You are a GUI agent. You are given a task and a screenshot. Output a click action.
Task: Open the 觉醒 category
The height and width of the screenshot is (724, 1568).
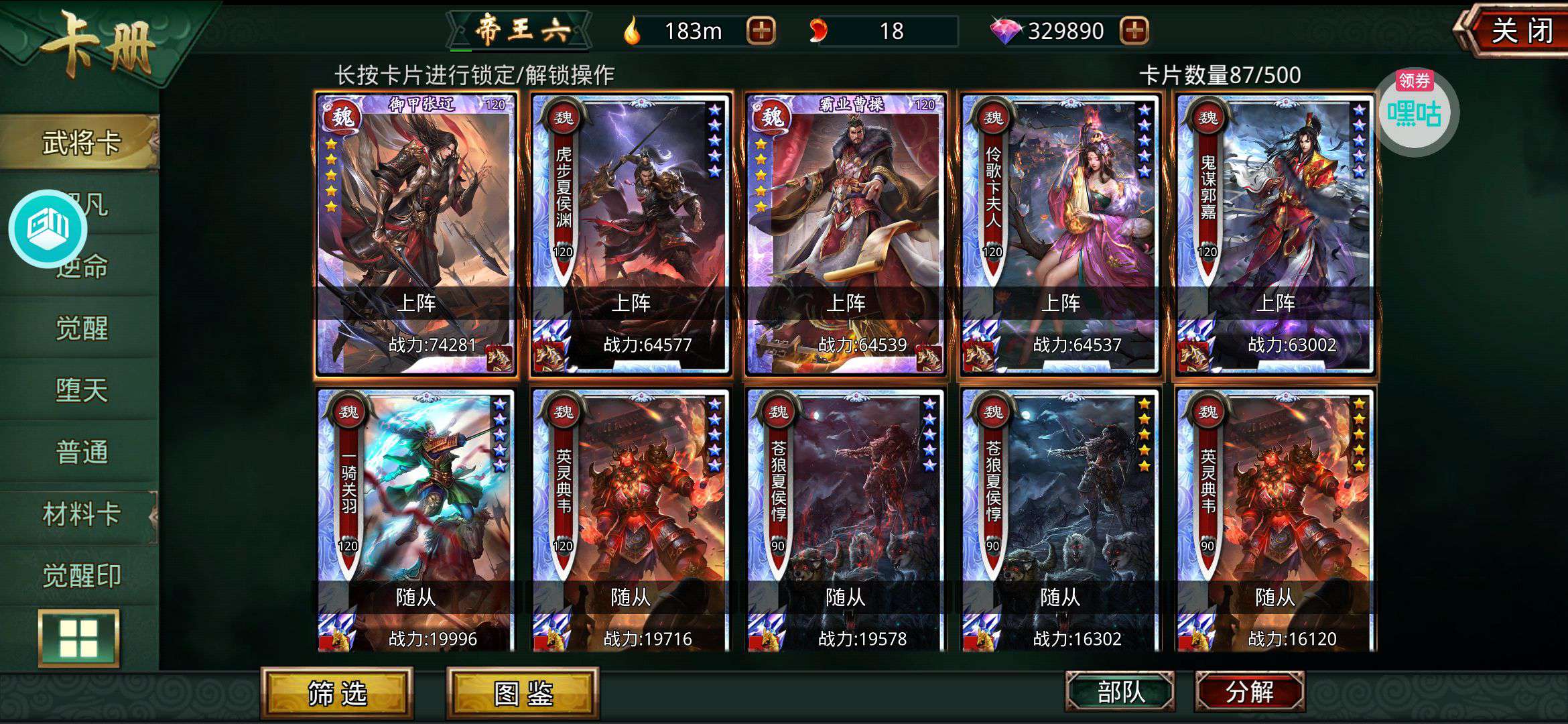[x=80, y=328]
